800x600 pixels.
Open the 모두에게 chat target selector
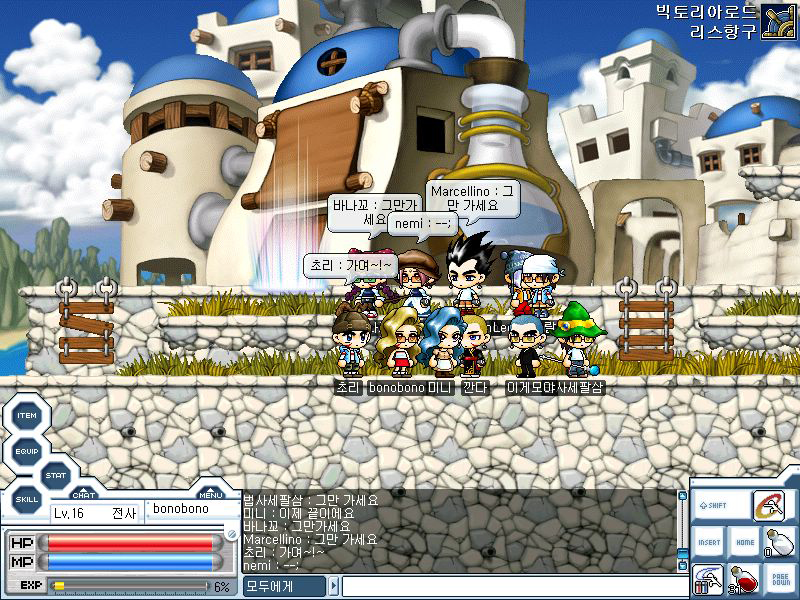pos(285,586)
